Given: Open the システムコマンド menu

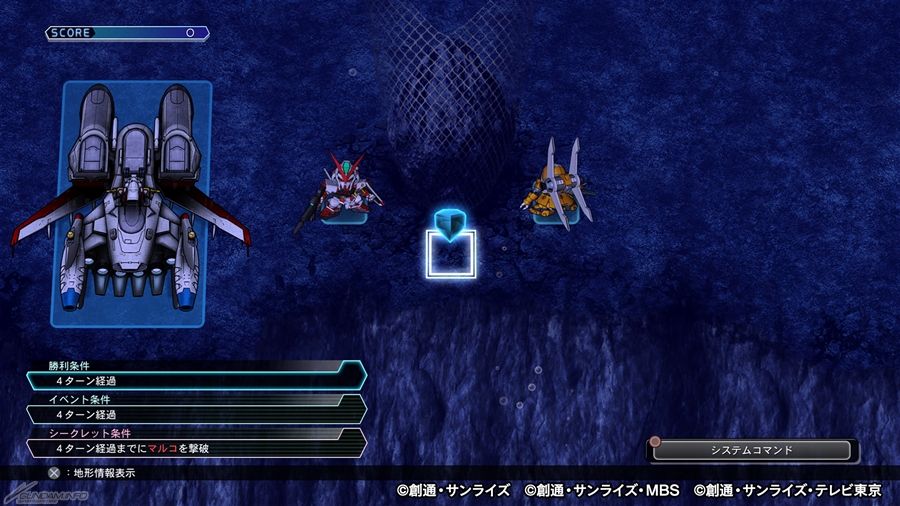Looking at the screenshot, I should coord(751,450).
